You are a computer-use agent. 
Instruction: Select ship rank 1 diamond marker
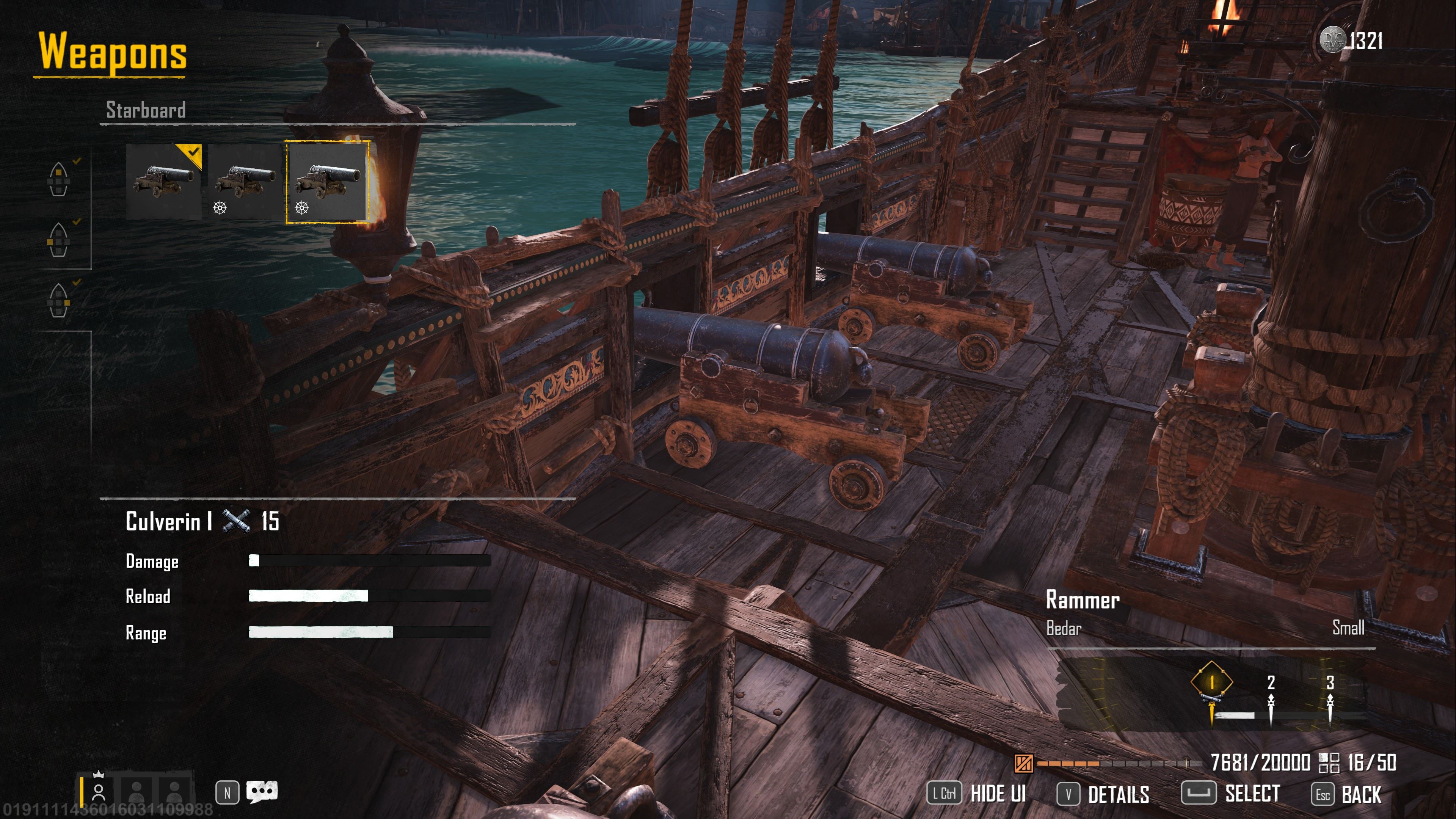tap(1211, 683)
